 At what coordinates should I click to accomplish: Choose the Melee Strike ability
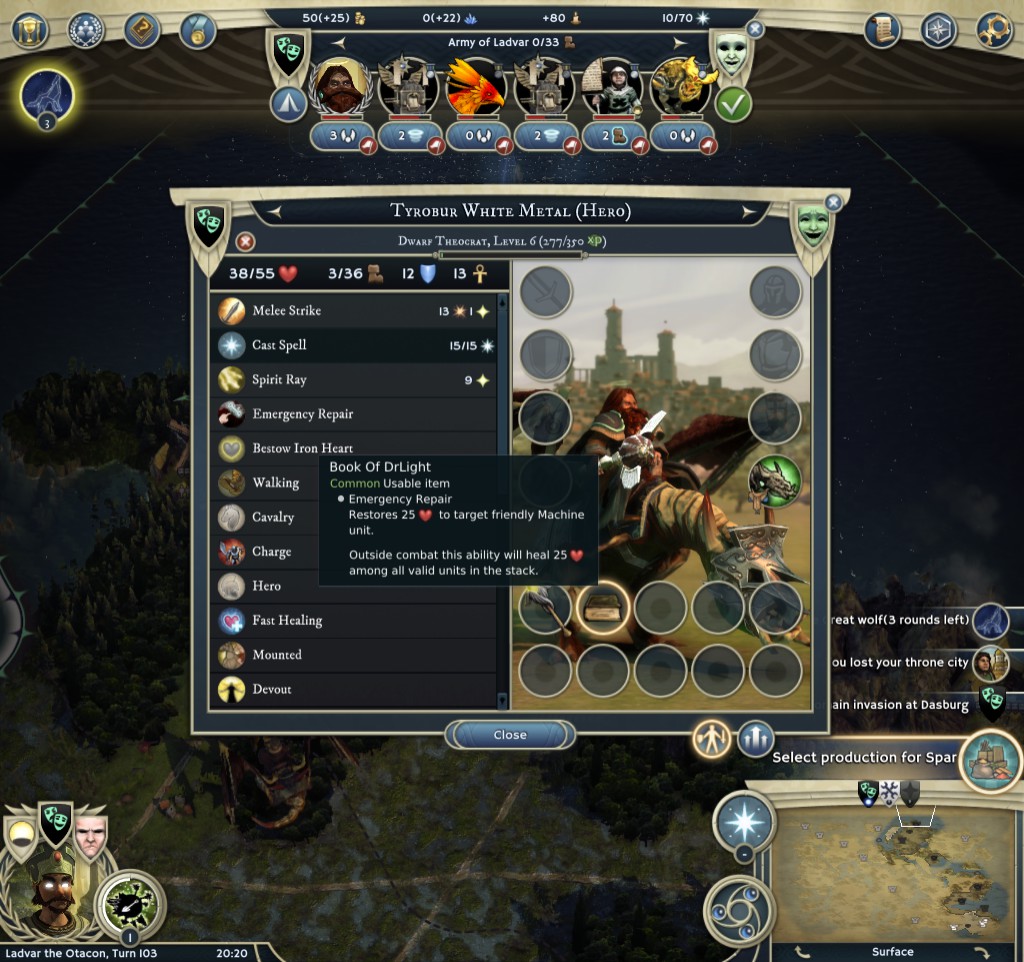click(x=355, y=311)
